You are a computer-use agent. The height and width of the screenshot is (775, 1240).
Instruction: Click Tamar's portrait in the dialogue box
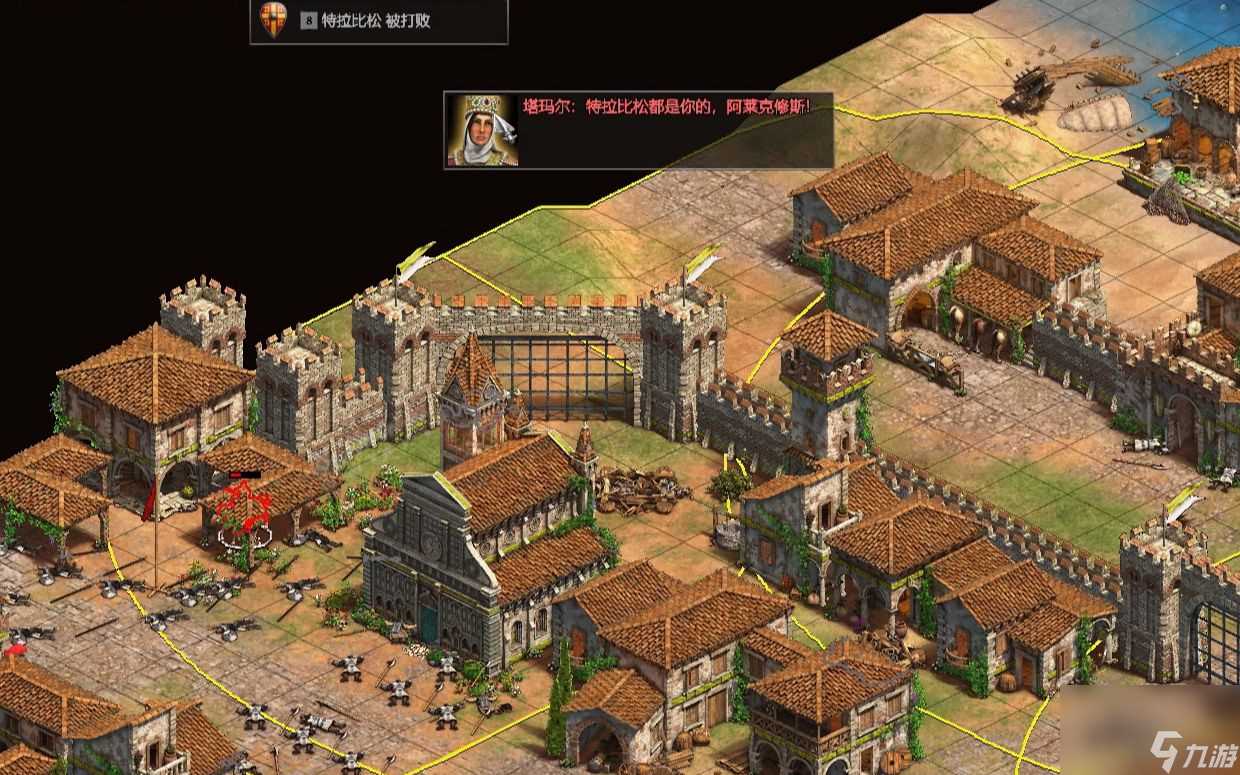481,130
